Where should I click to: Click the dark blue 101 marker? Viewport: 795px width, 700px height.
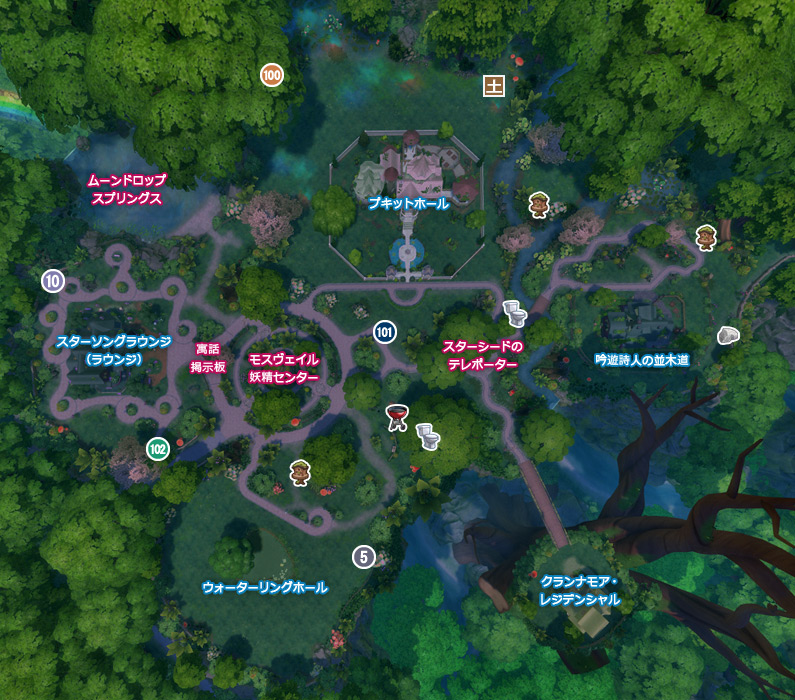click(385, 332)
